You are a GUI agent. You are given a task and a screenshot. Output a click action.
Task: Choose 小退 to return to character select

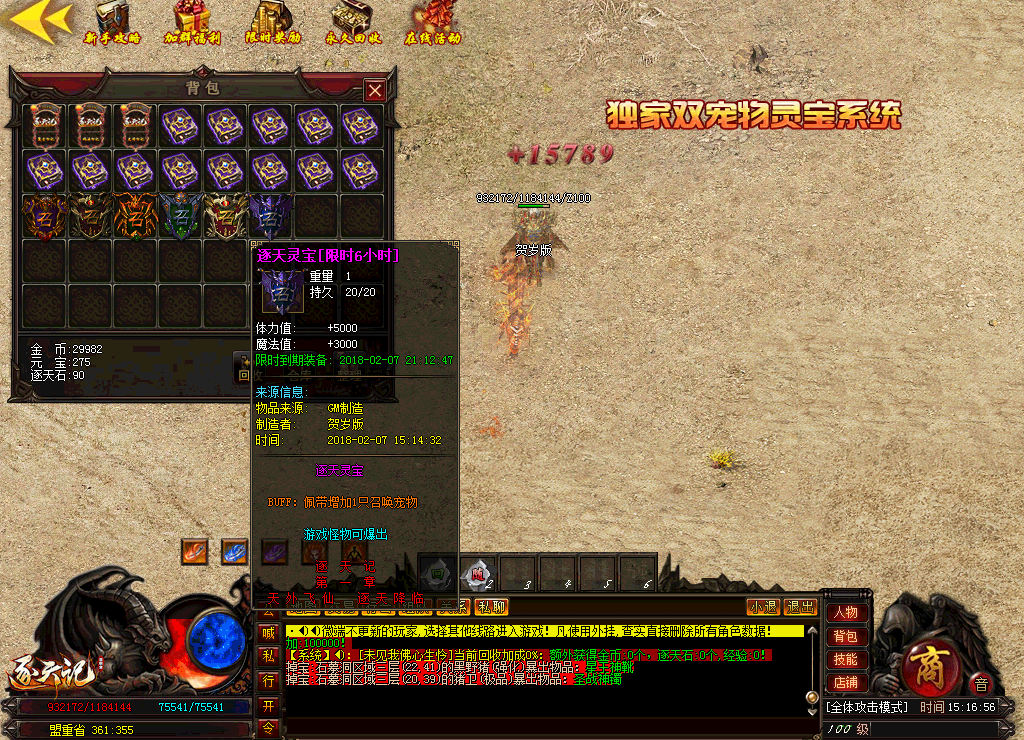pyautogui.click(x=763, y=607)
